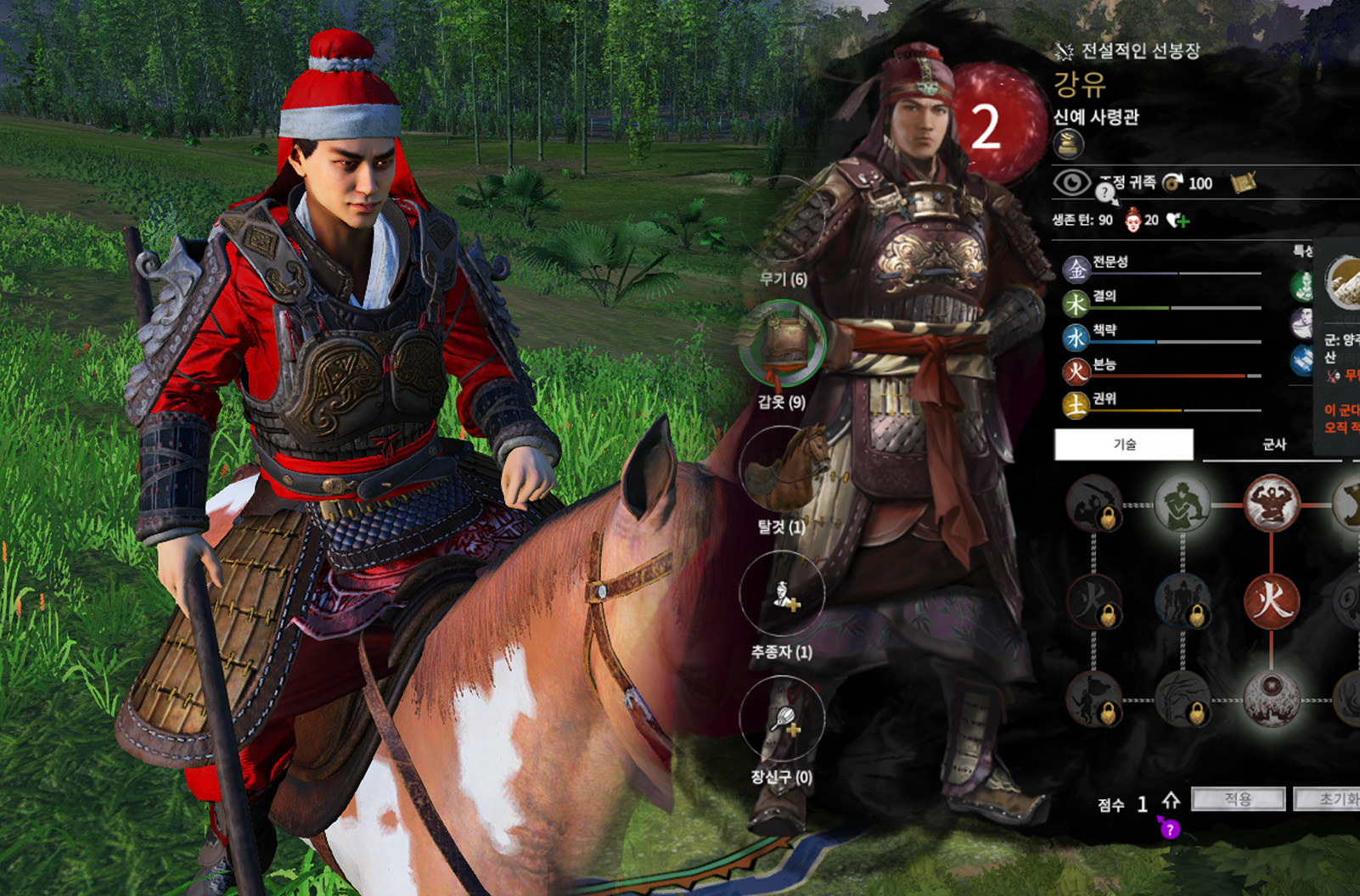Image resolution: width=1360 pixels, height=896 pixels.
Task: Click the gold seal icon under 신예 사령관
Action: click(1069, 144)
